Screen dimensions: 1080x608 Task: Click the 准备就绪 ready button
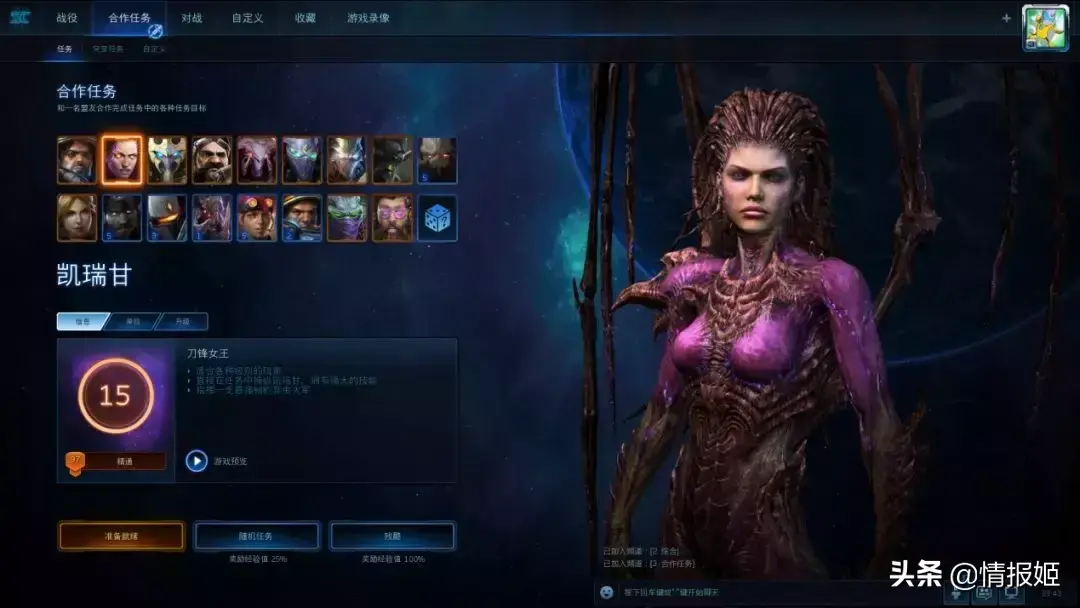click(x=121, y=536)
